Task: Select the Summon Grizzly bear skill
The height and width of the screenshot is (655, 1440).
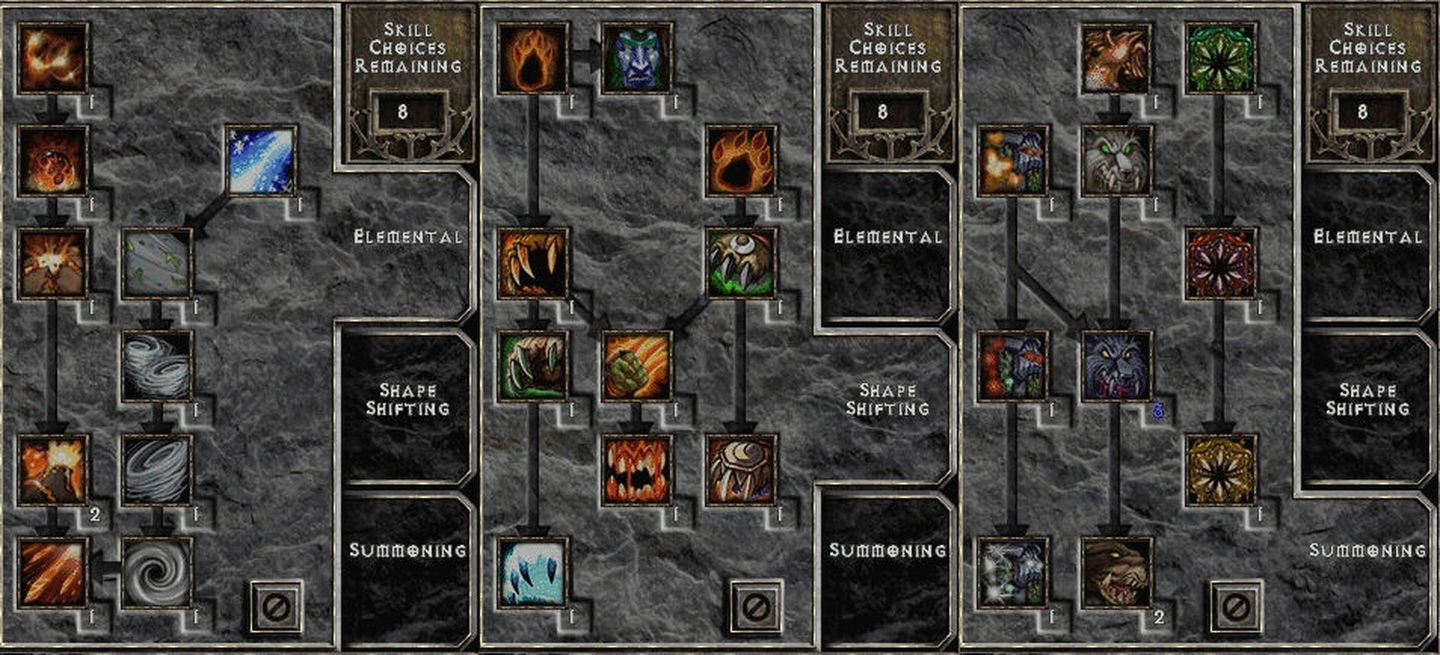Action: point(1117,572)
